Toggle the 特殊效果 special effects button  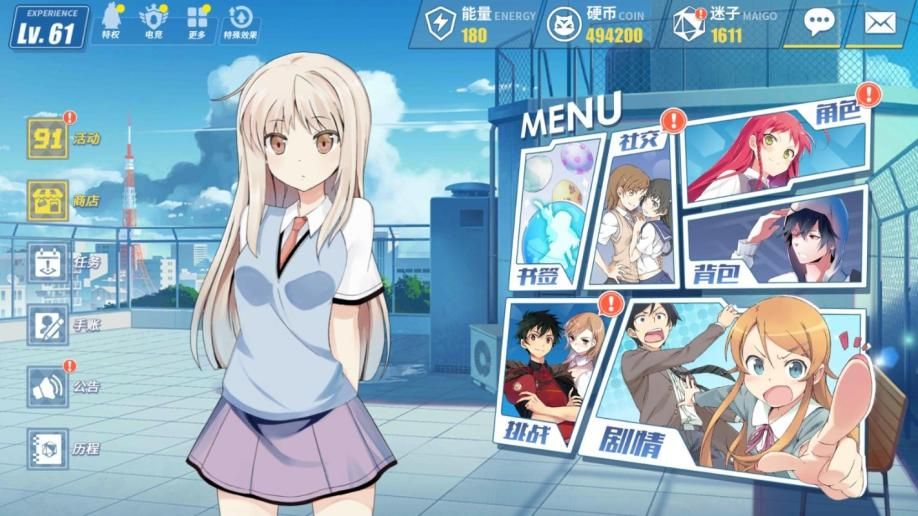point(240,20)
